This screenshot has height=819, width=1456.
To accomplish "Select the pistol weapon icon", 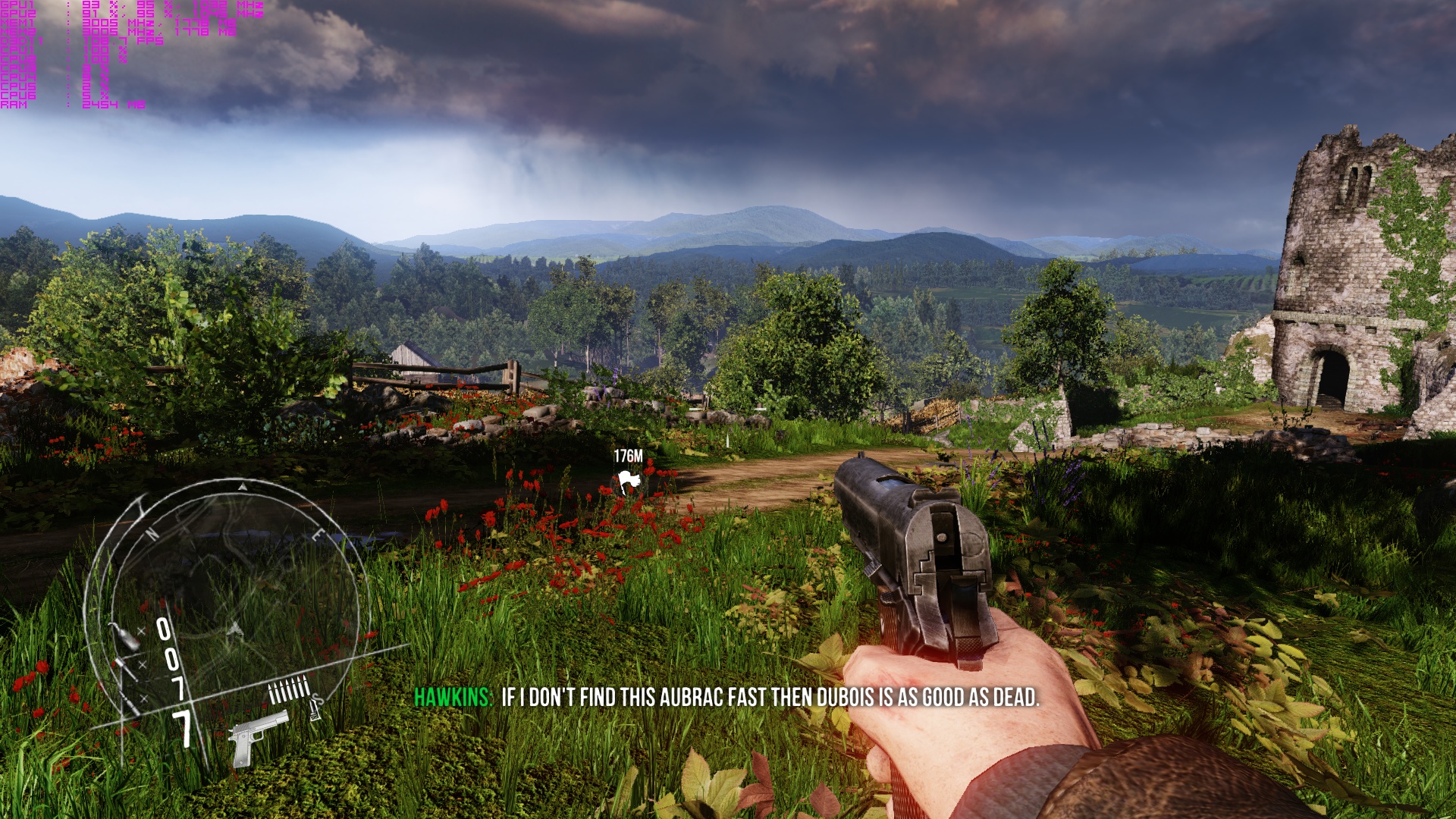I will tap(257, 736).
